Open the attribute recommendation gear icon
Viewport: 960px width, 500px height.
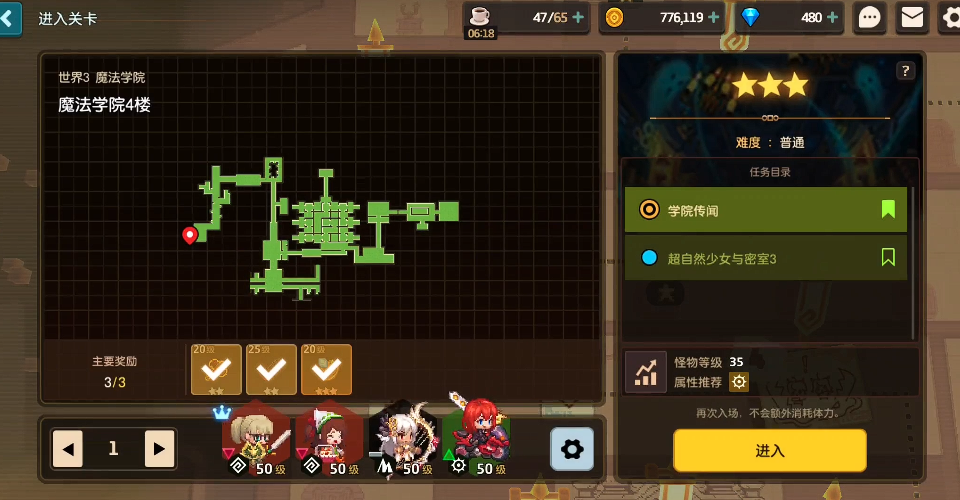click(739, 381)
